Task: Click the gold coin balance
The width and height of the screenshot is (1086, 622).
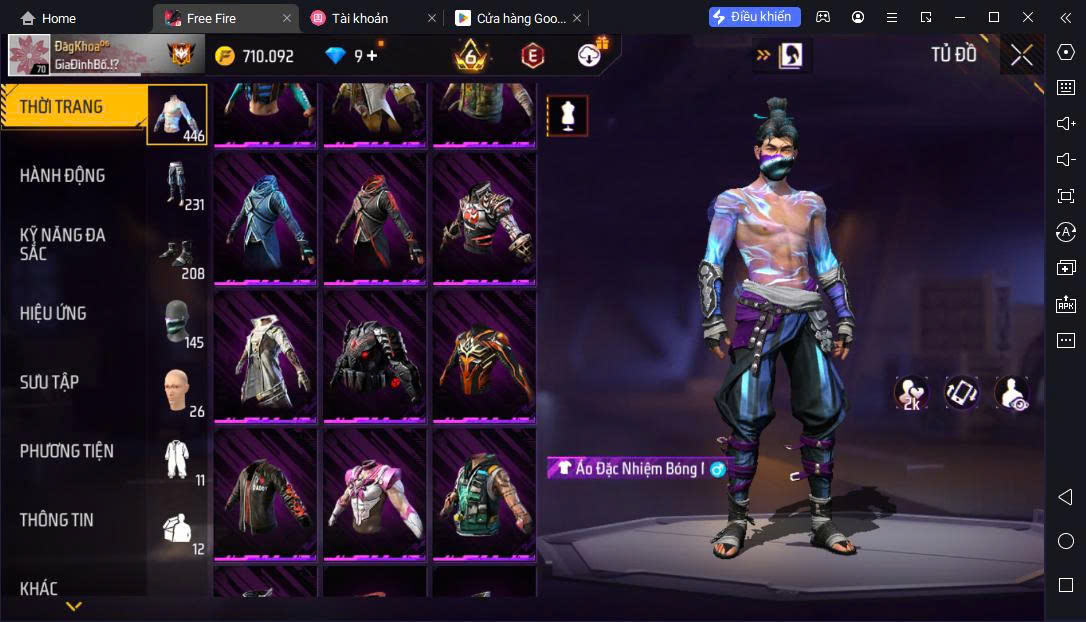Action: click(x=255, y=56)
